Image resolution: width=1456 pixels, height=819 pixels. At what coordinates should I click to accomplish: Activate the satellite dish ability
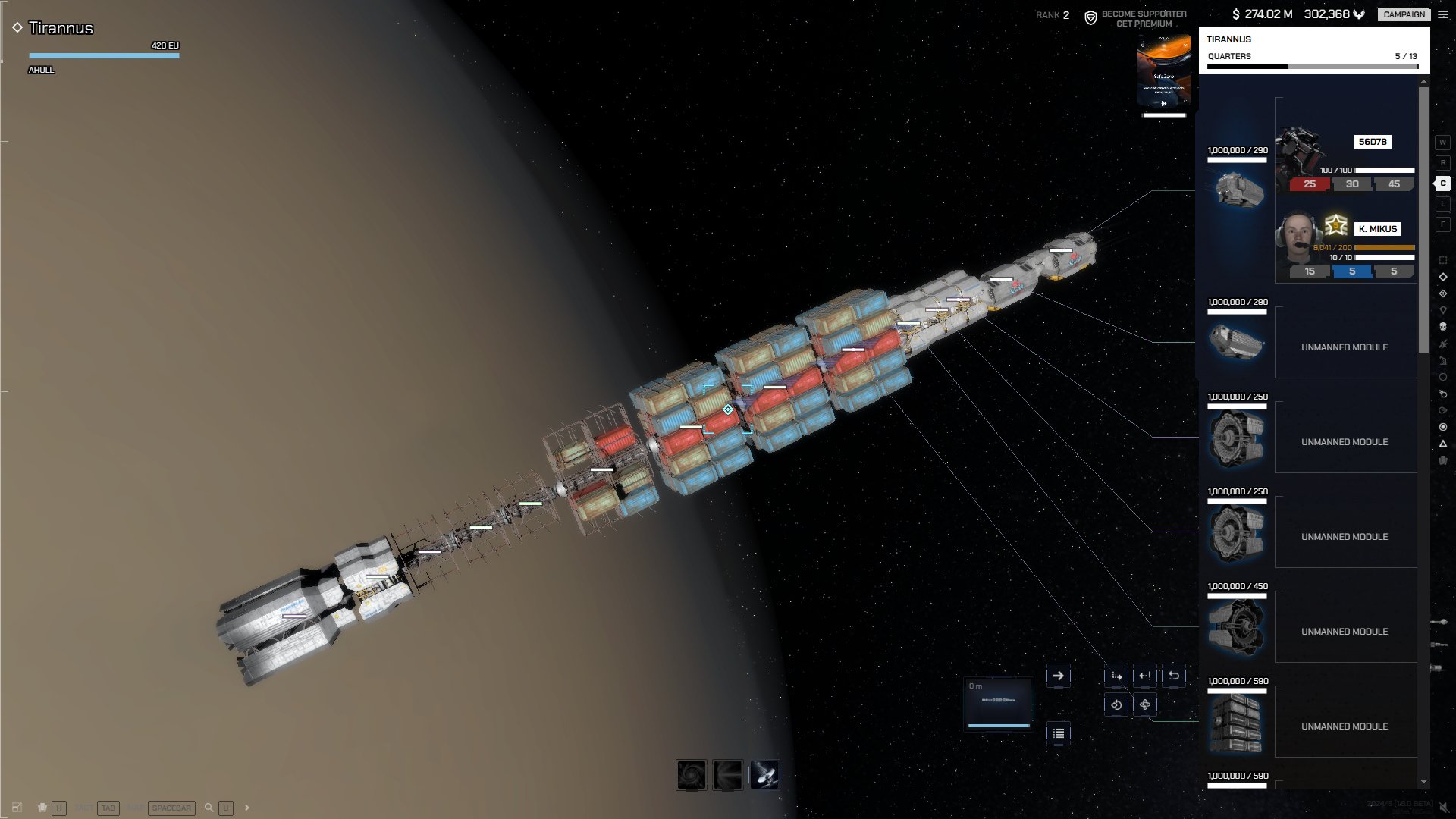tap(764, 775)
